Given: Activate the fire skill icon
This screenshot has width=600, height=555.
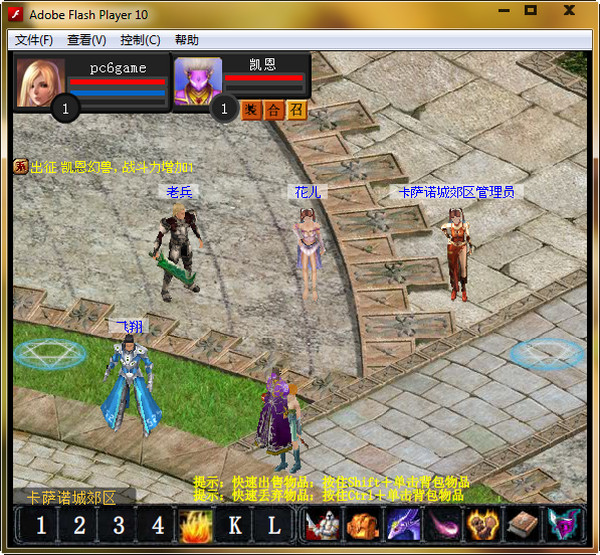Looking at the screenshot, I should pyautogui.click(x=194, y=526).
